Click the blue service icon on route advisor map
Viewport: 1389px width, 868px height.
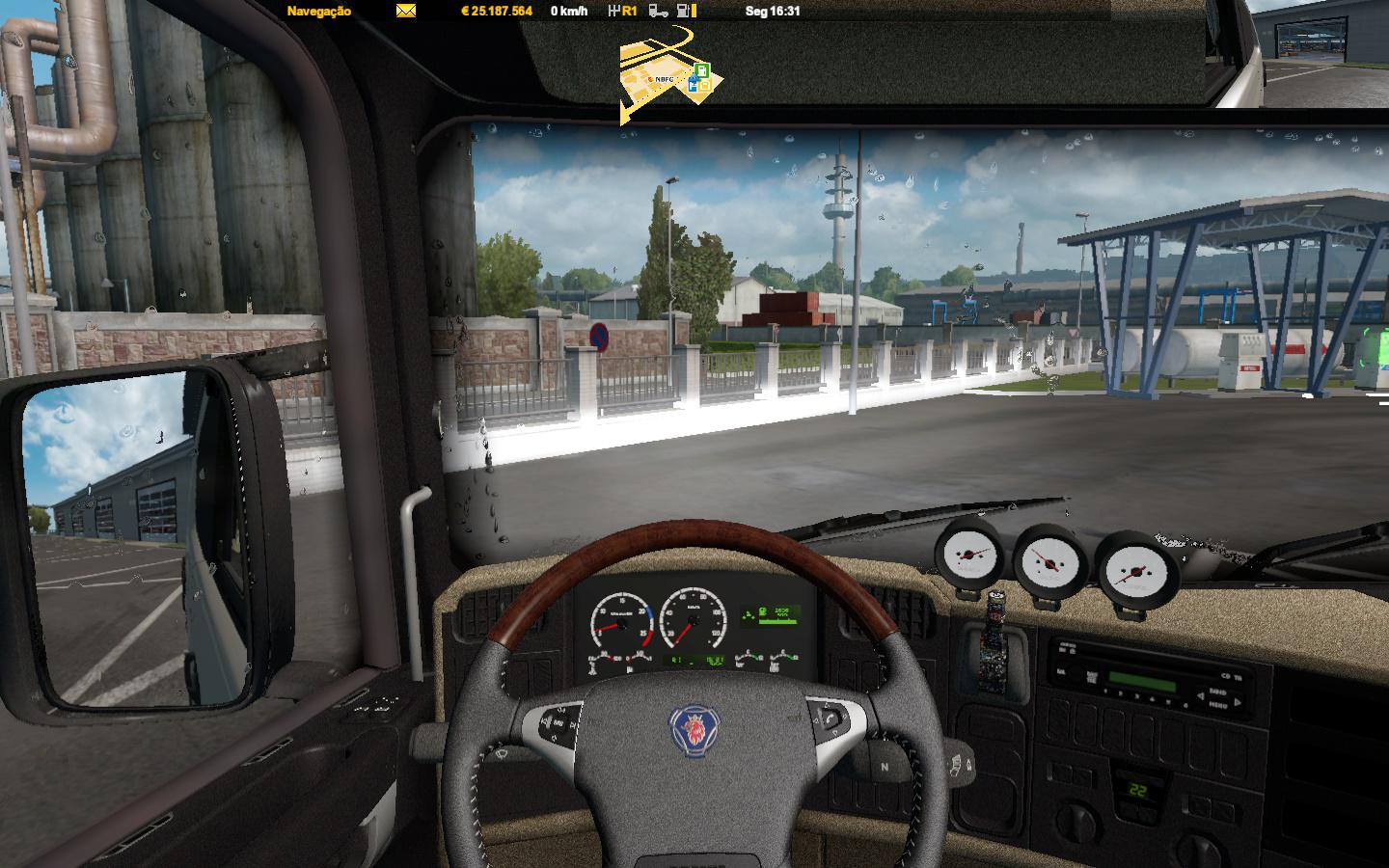pos(693,84)
